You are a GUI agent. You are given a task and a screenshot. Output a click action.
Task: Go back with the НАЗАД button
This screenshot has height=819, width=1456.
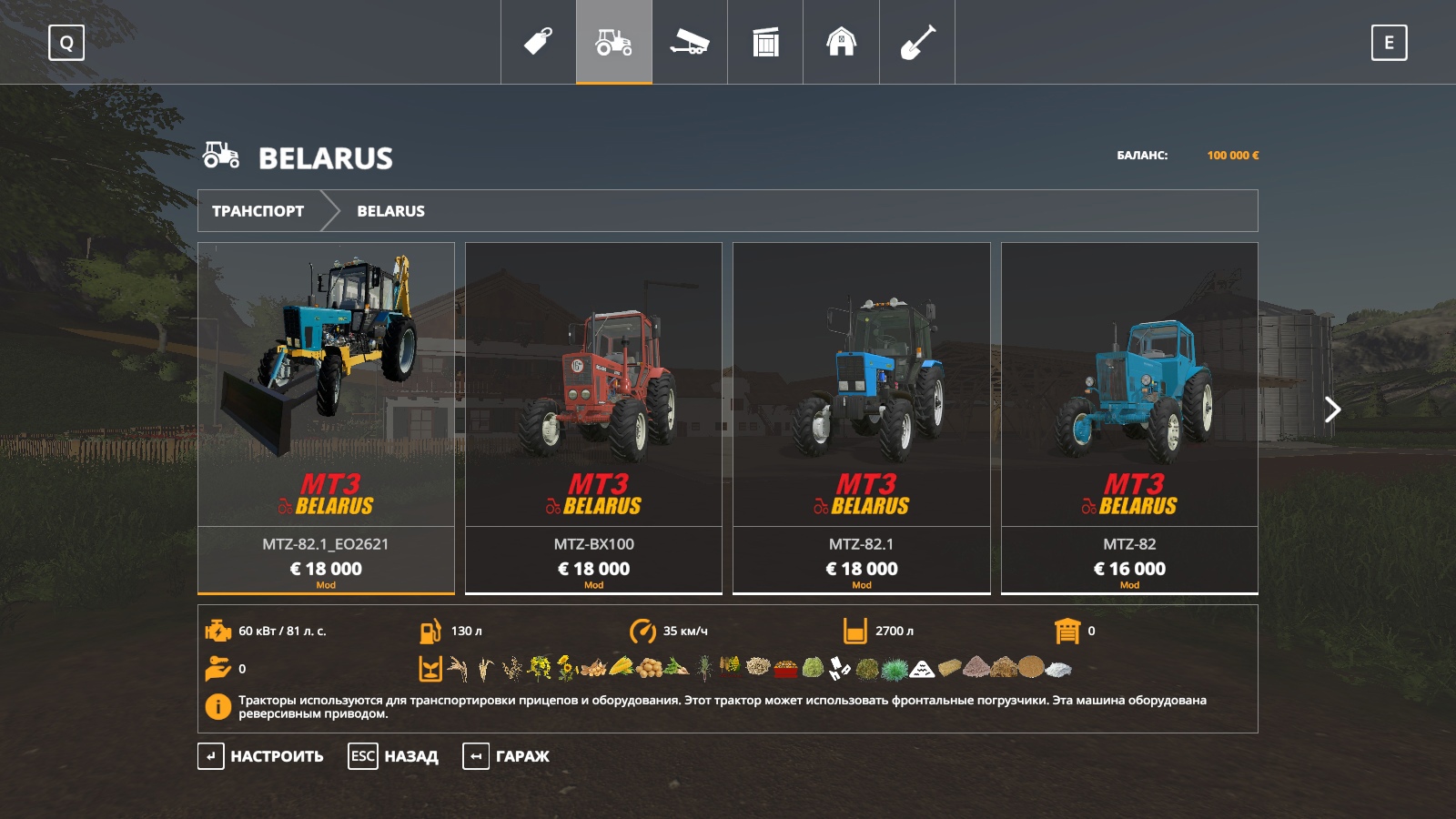(394, 756)
